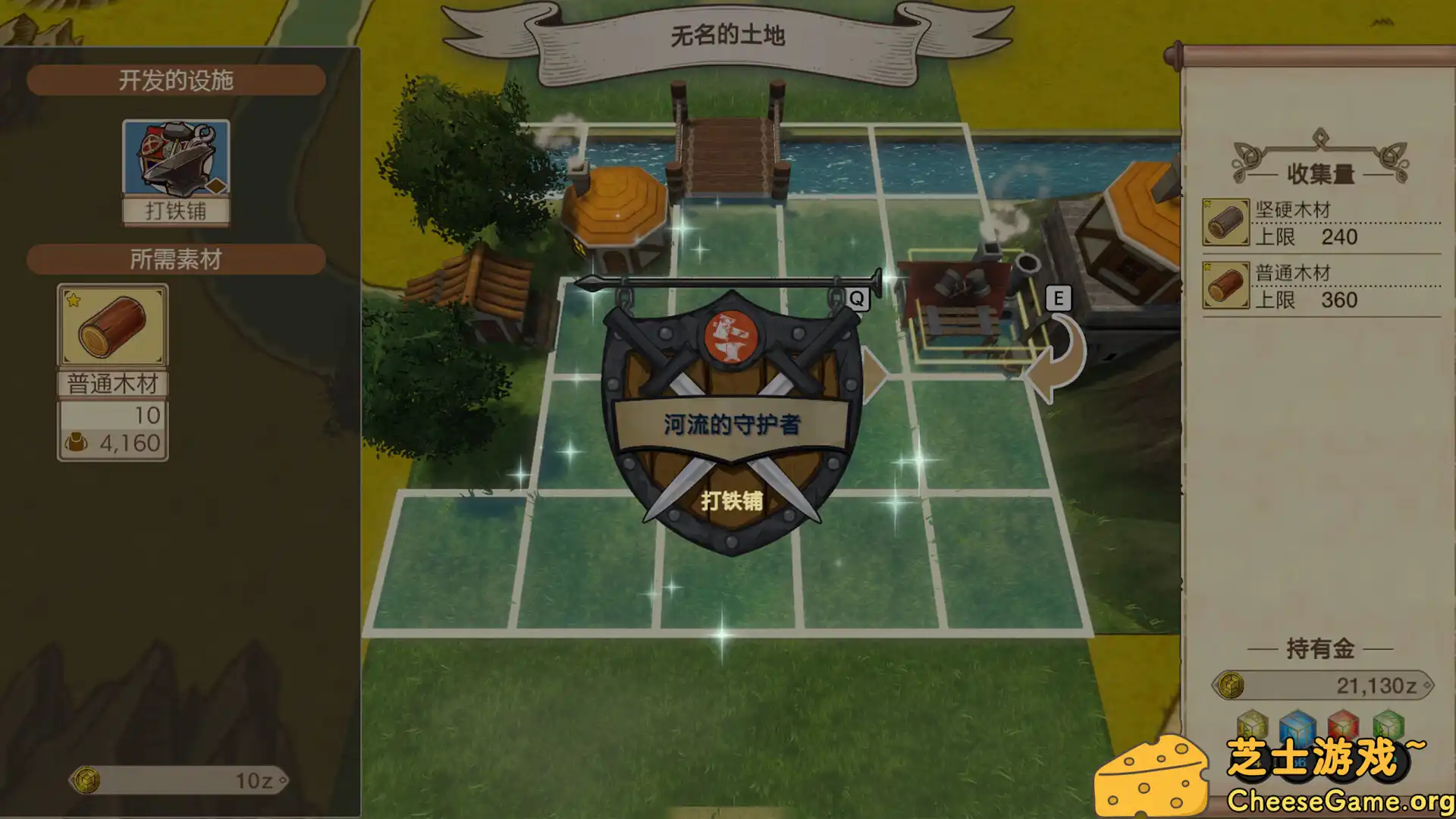Toggle the star badge on 坚硬木材
This screenshot has height=819, width=1456.
point(1209,203)
